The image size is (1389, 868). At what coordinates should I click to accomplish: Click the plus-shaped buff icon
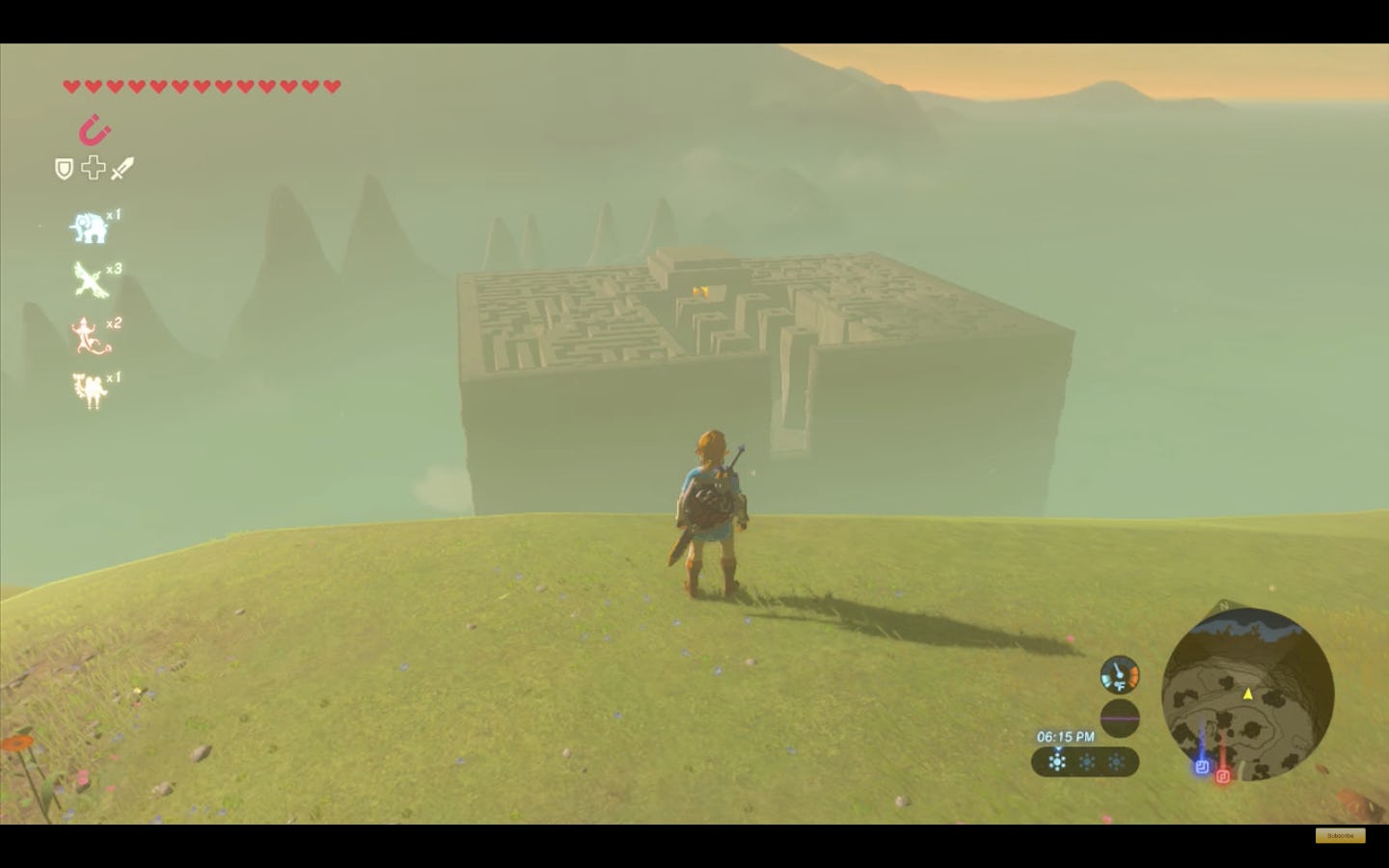point(93,167)
